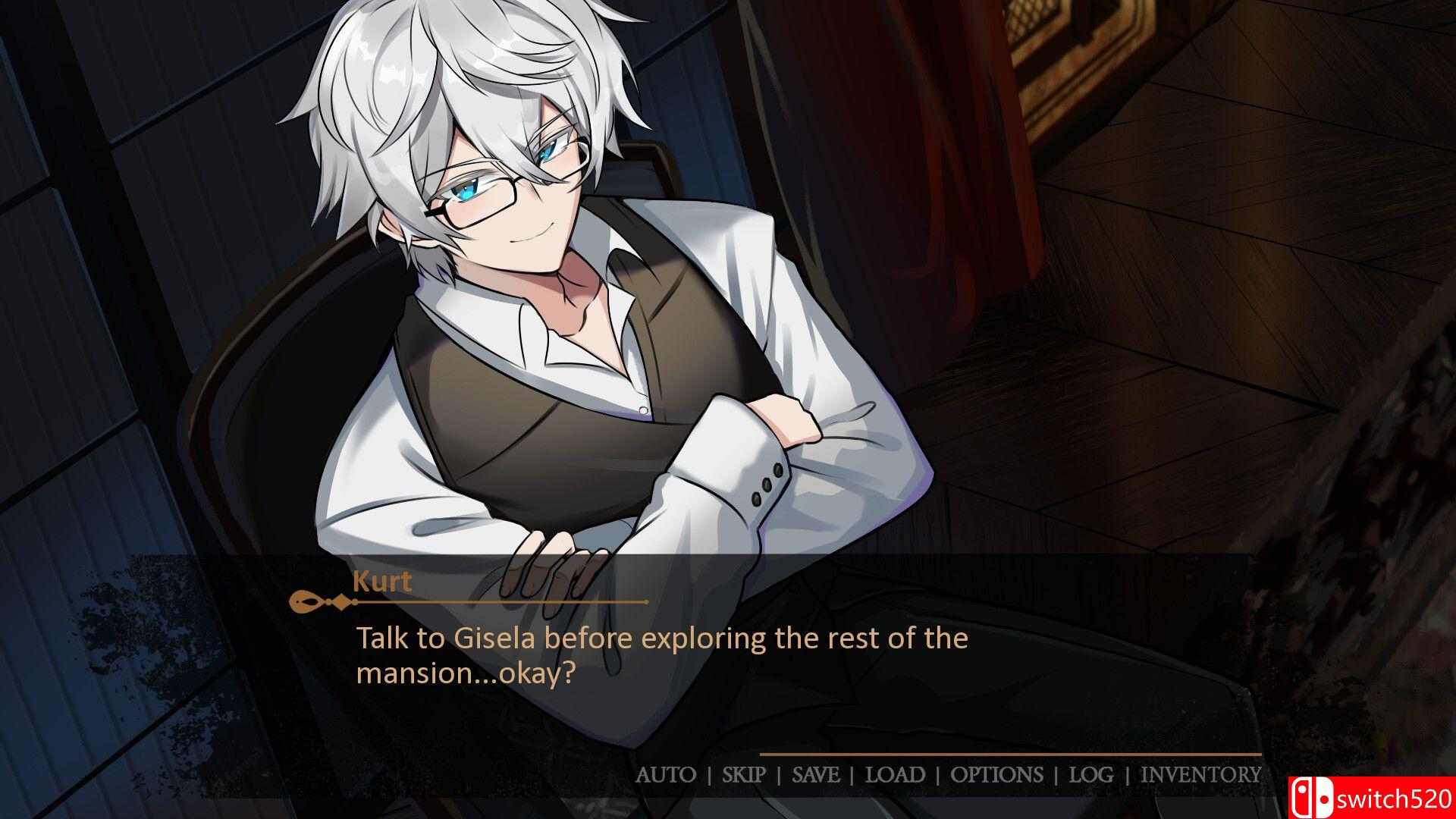Open the INVENTORY screen
The height and width of the screenshot is (819, 1456).
tap(1200, 774)
